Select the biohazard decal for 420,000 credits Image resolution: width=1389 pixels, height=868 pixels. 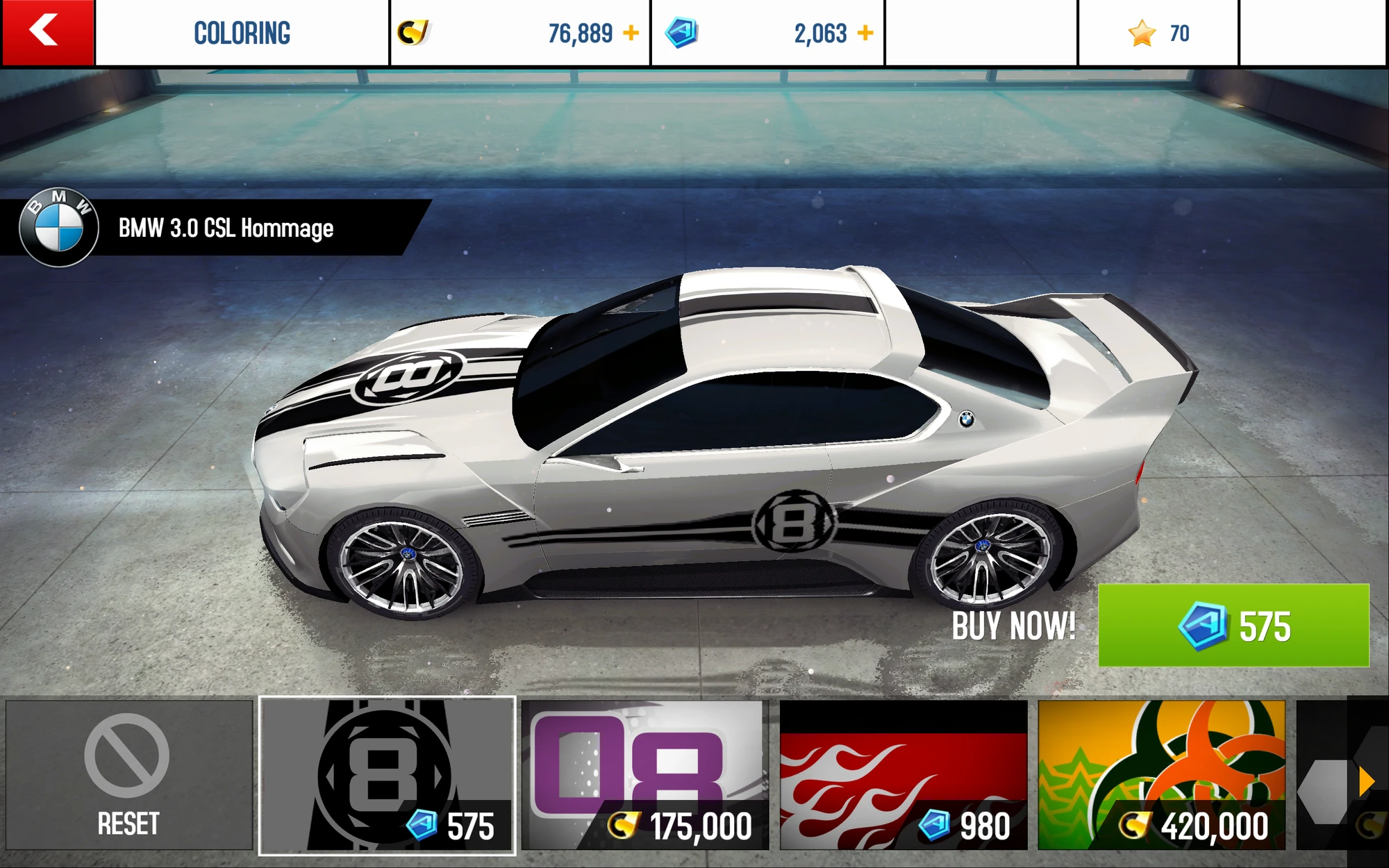(1161, 775)
